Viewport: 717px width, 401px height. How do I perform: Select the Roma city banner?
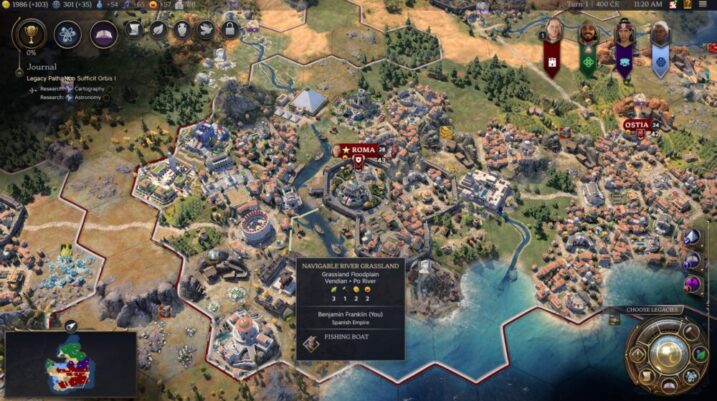pyautogui.click(x=364, y=150)
